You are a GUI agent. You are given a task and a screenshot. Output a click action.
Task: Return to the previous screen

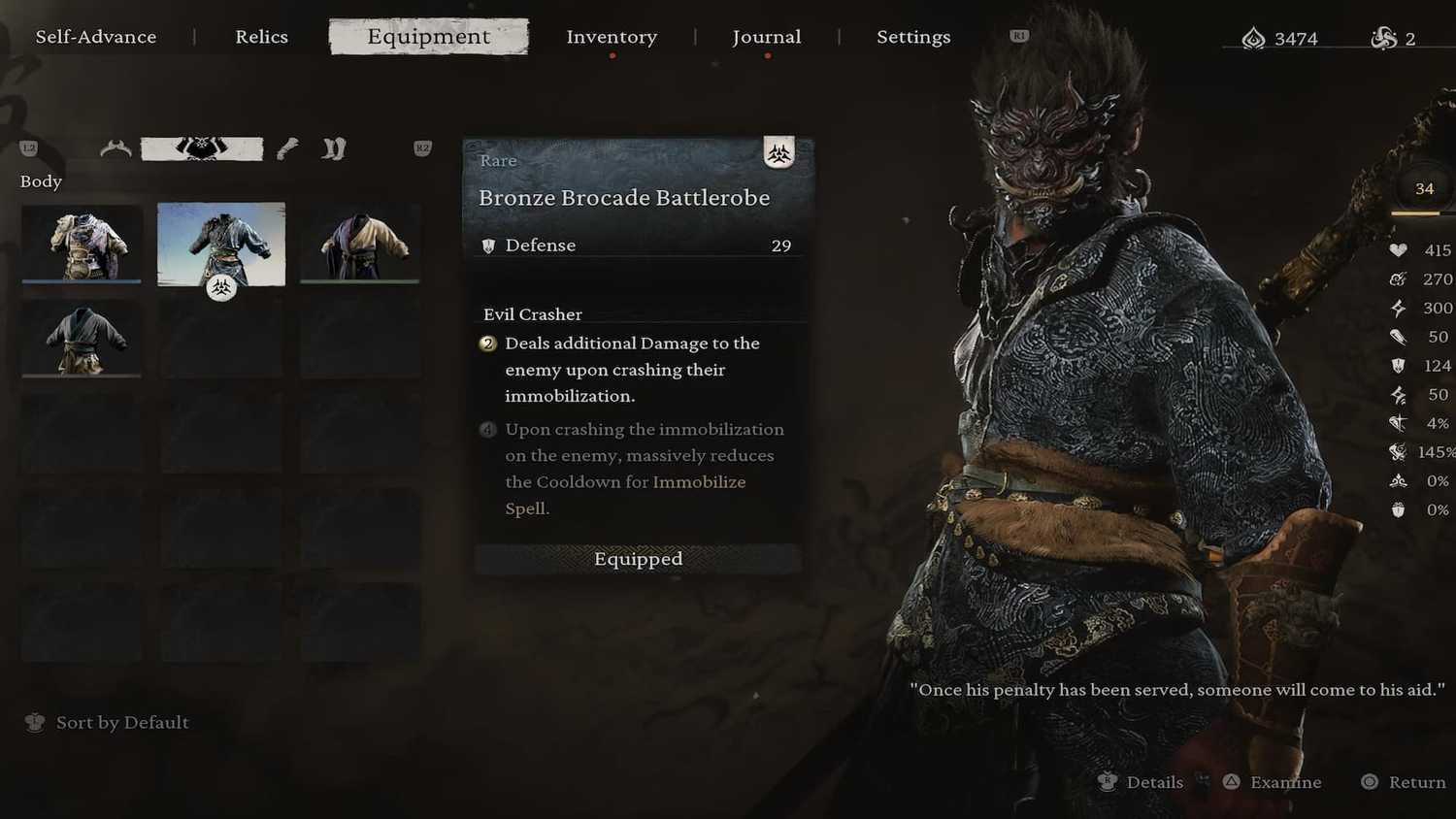1415,782
